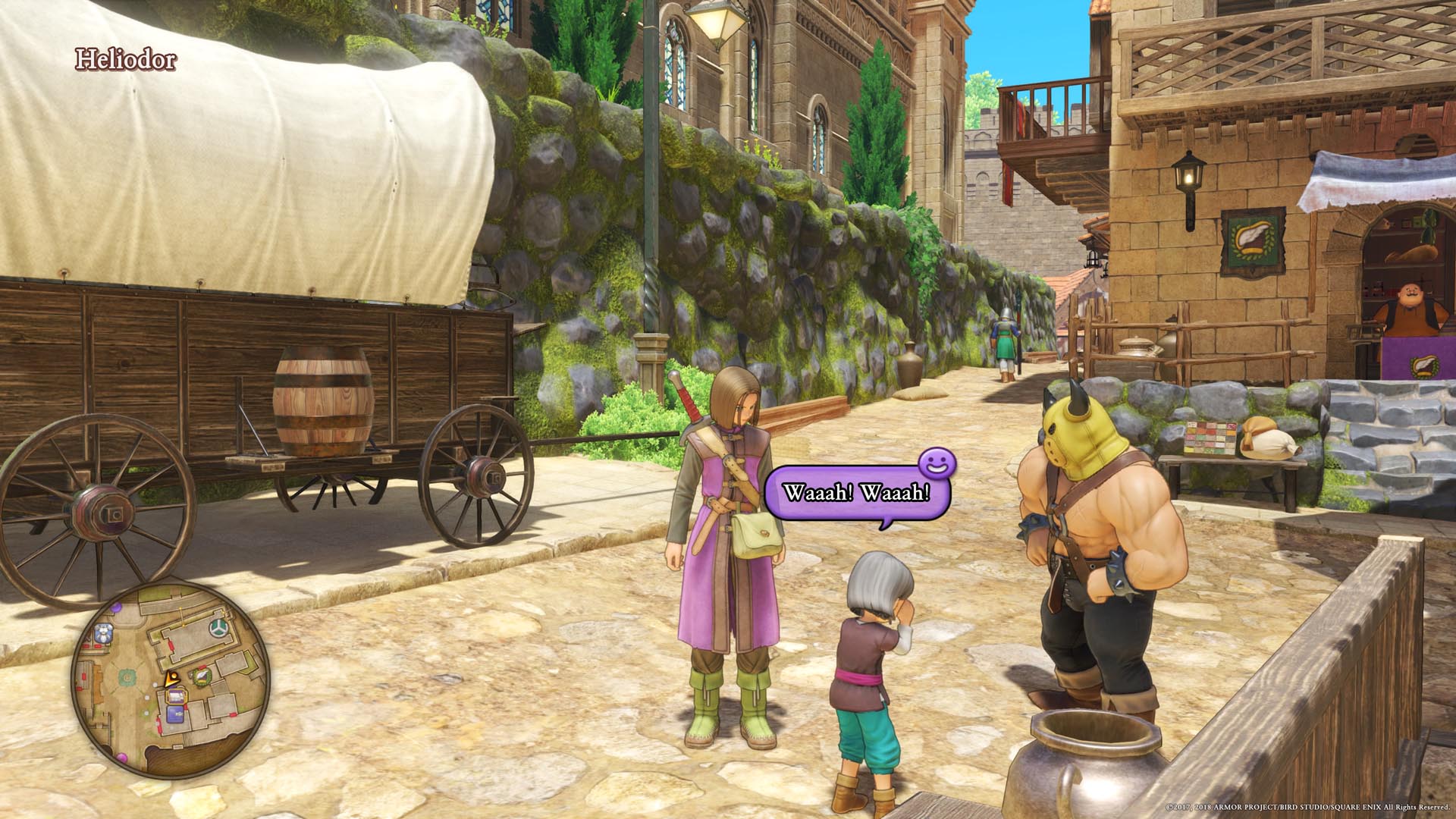
Task: Select the purple orb icon atop the minimap
Action: coord(117,607)
